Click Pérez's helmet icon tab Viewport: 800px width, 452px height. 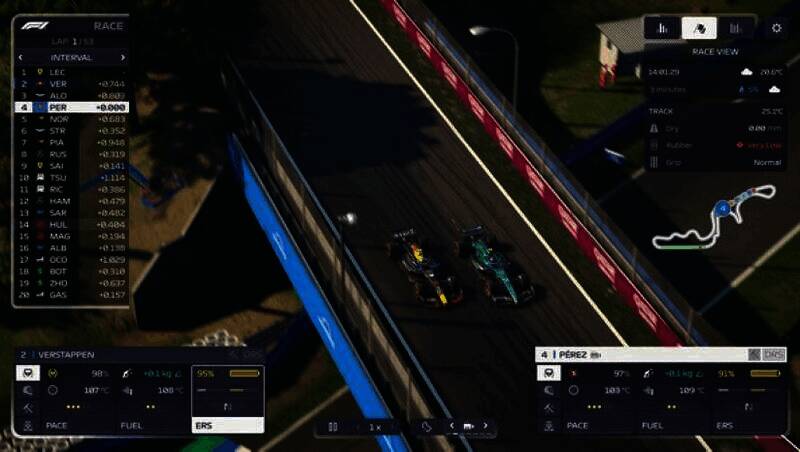pos(549,373)
